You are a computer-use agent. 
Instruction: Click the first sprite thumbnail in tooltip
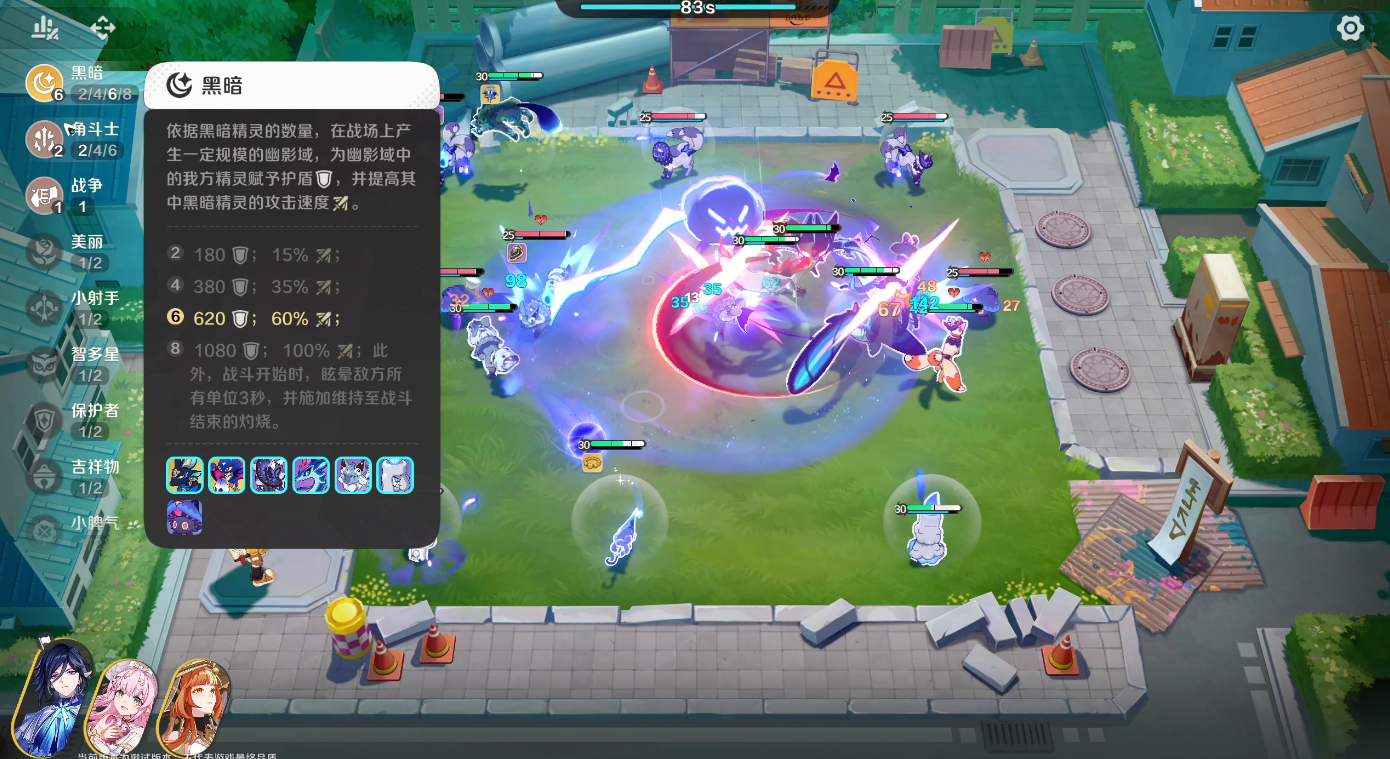(x=185, y=475)
